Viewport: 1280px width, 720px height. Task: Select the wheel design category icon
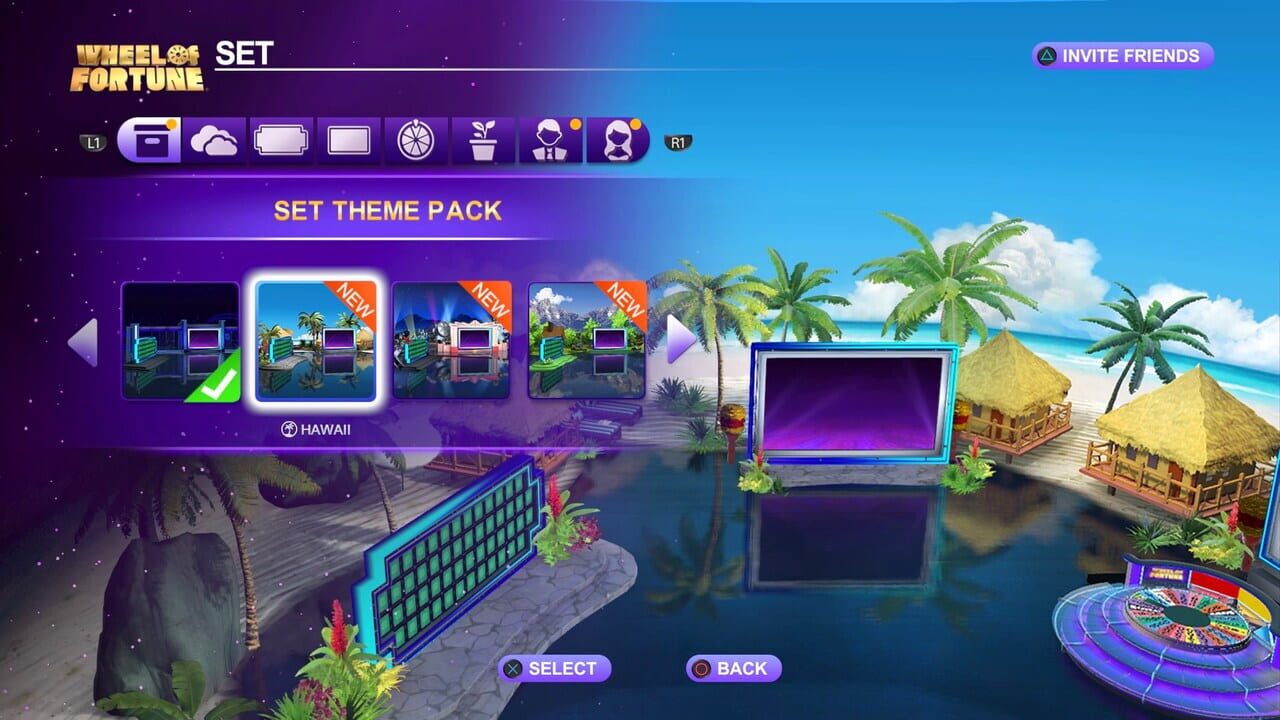(415, 140)
